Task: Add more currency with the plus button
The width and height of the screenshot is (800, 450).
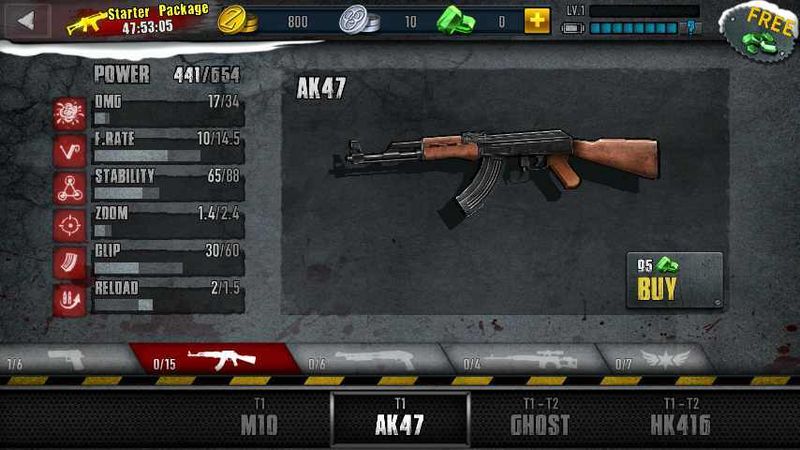Action: click(x=537, y=20)
